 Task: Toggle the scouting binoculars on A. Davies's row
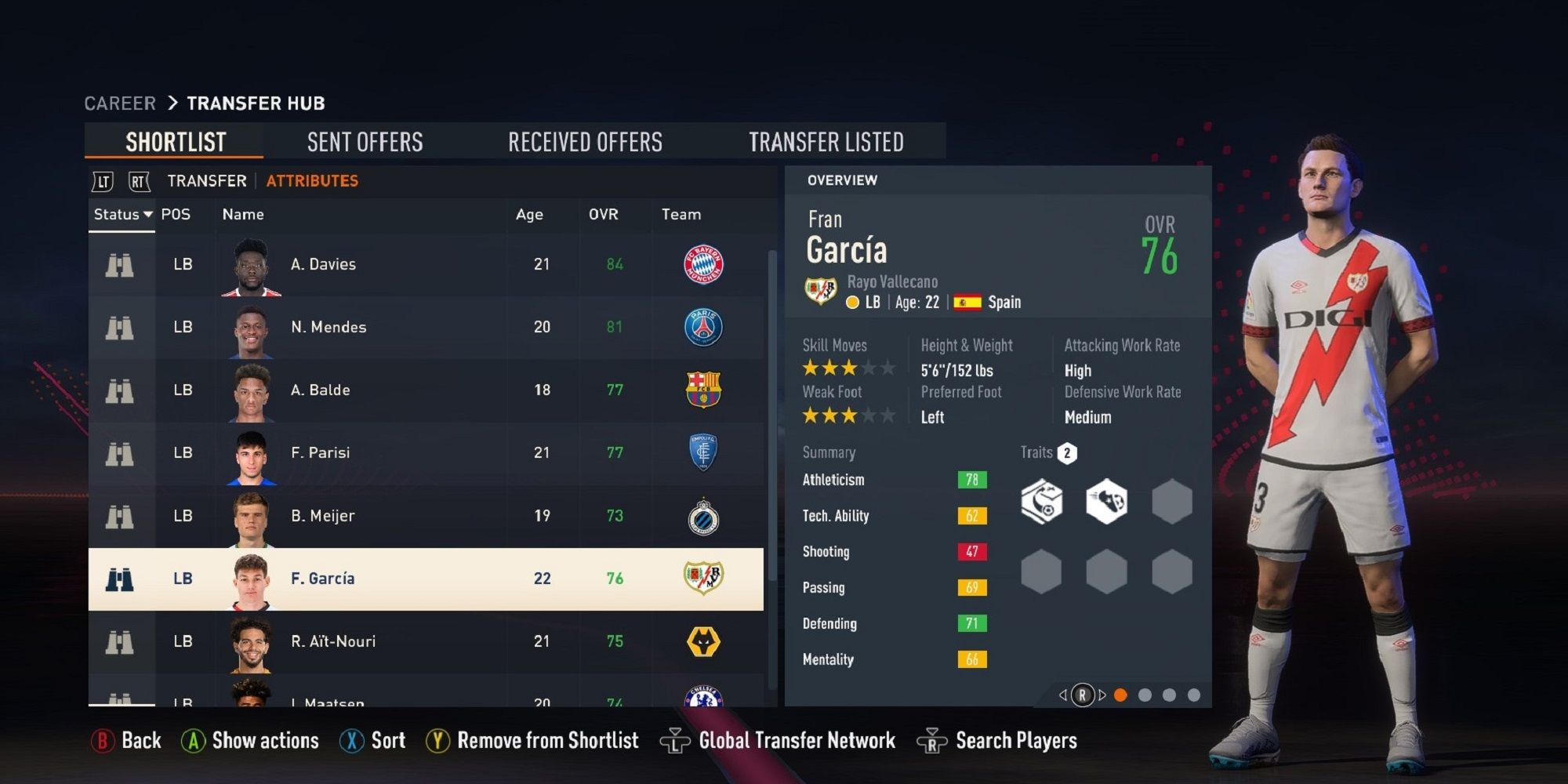click(121, 265)
